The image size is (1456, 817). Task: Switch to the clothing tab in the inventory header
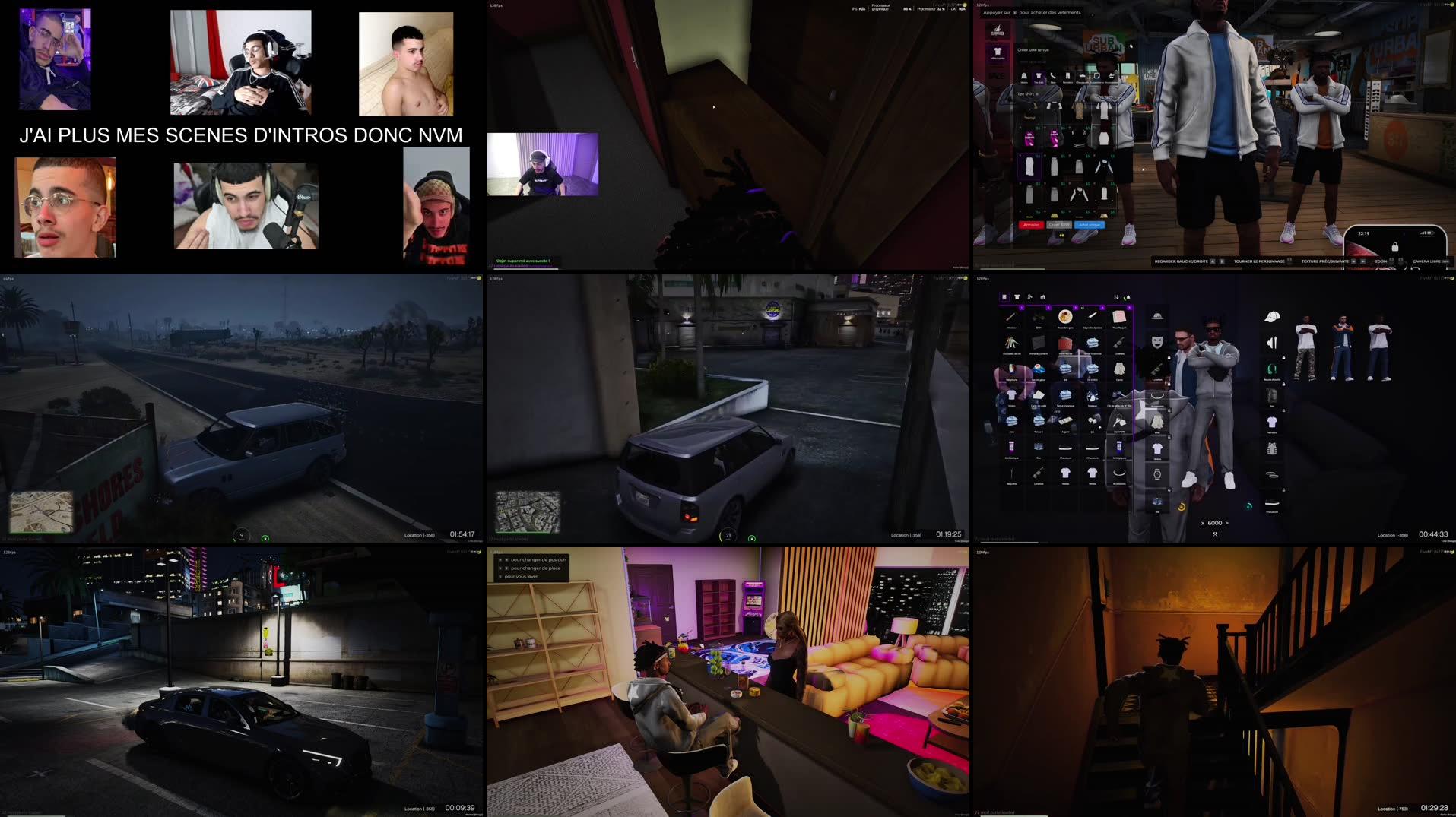(x=1017, y=296)
